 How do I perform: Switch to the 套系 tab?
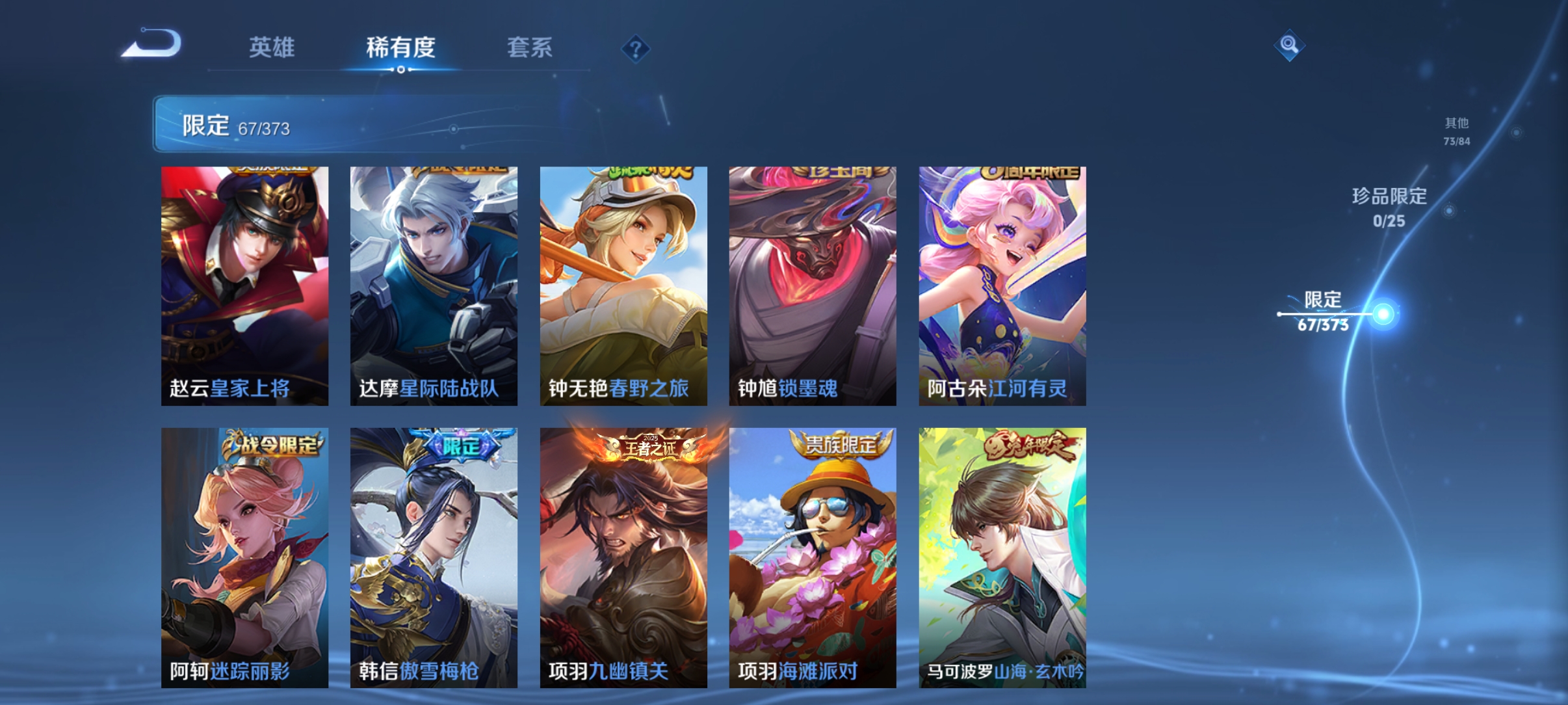coord(530,48)
